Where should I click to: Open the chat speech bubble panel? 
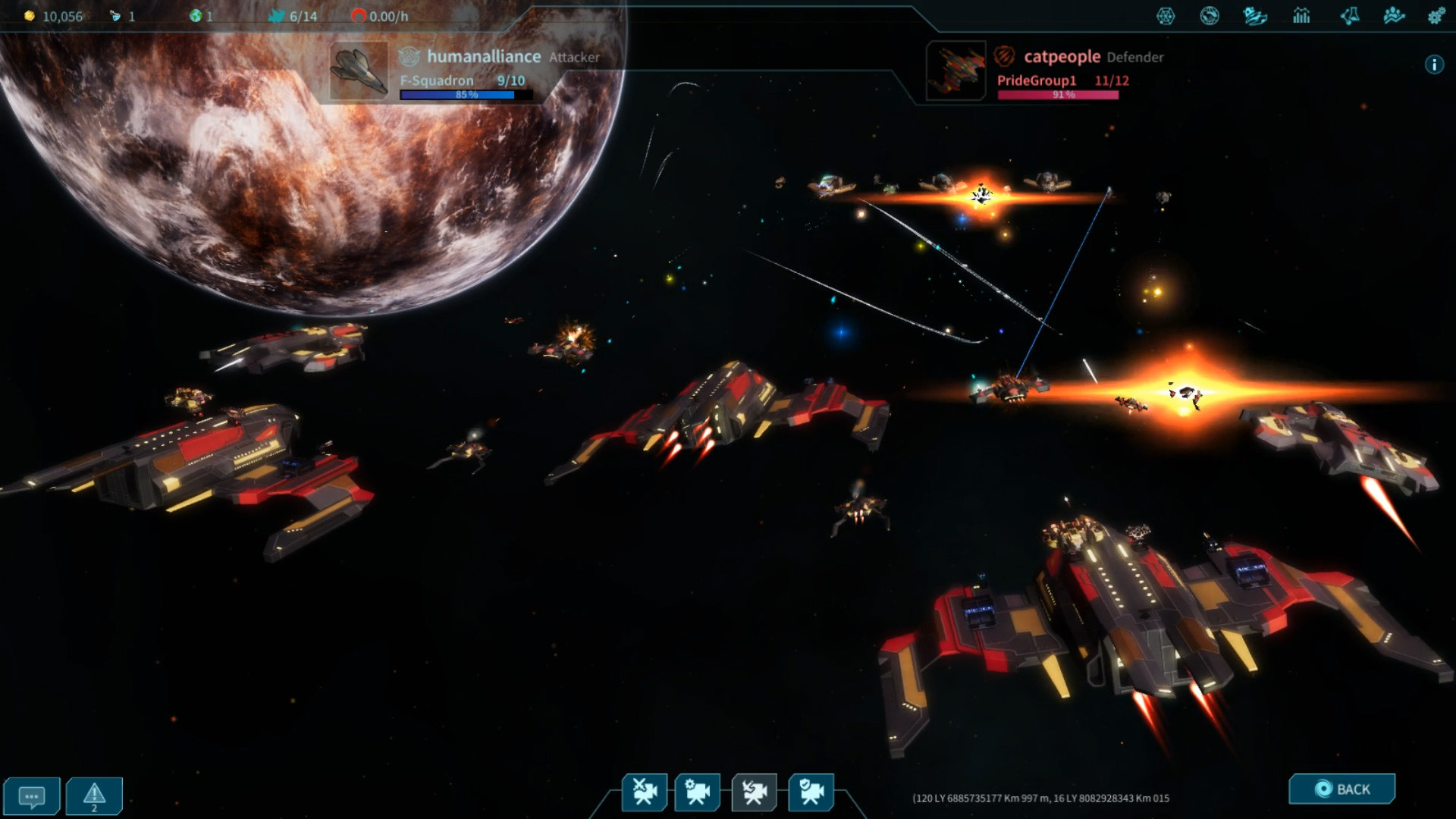[x=31, y=796]
